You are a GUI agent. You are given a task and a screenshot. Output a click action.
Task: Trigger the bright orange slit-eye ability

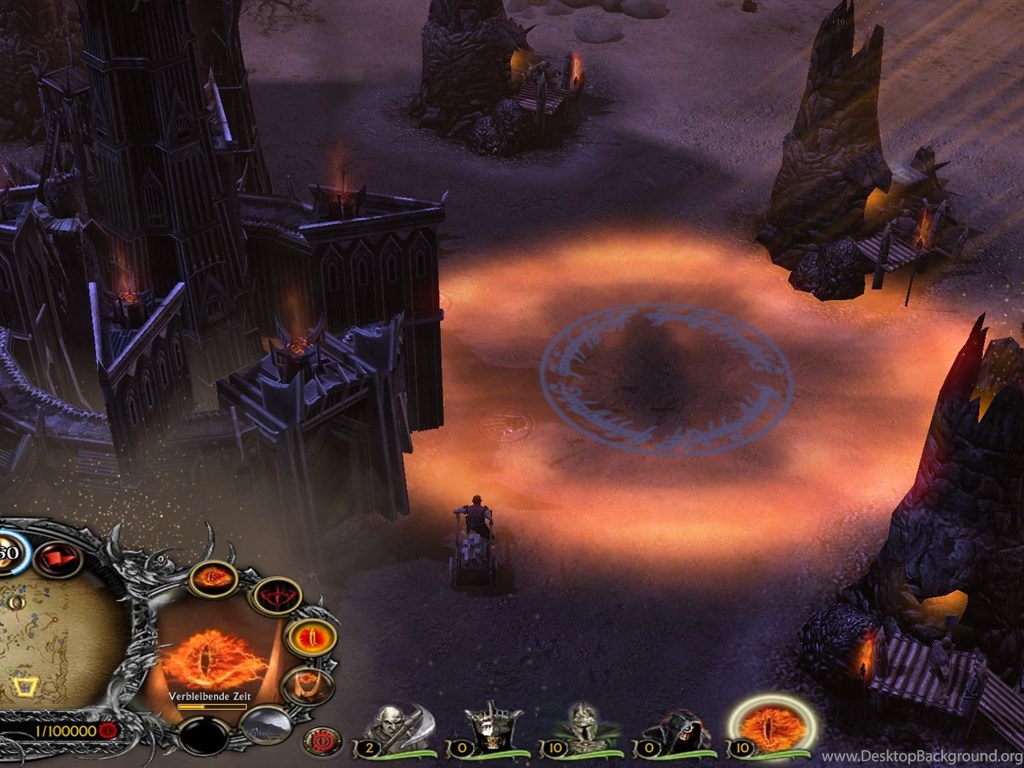coord(311,637)
